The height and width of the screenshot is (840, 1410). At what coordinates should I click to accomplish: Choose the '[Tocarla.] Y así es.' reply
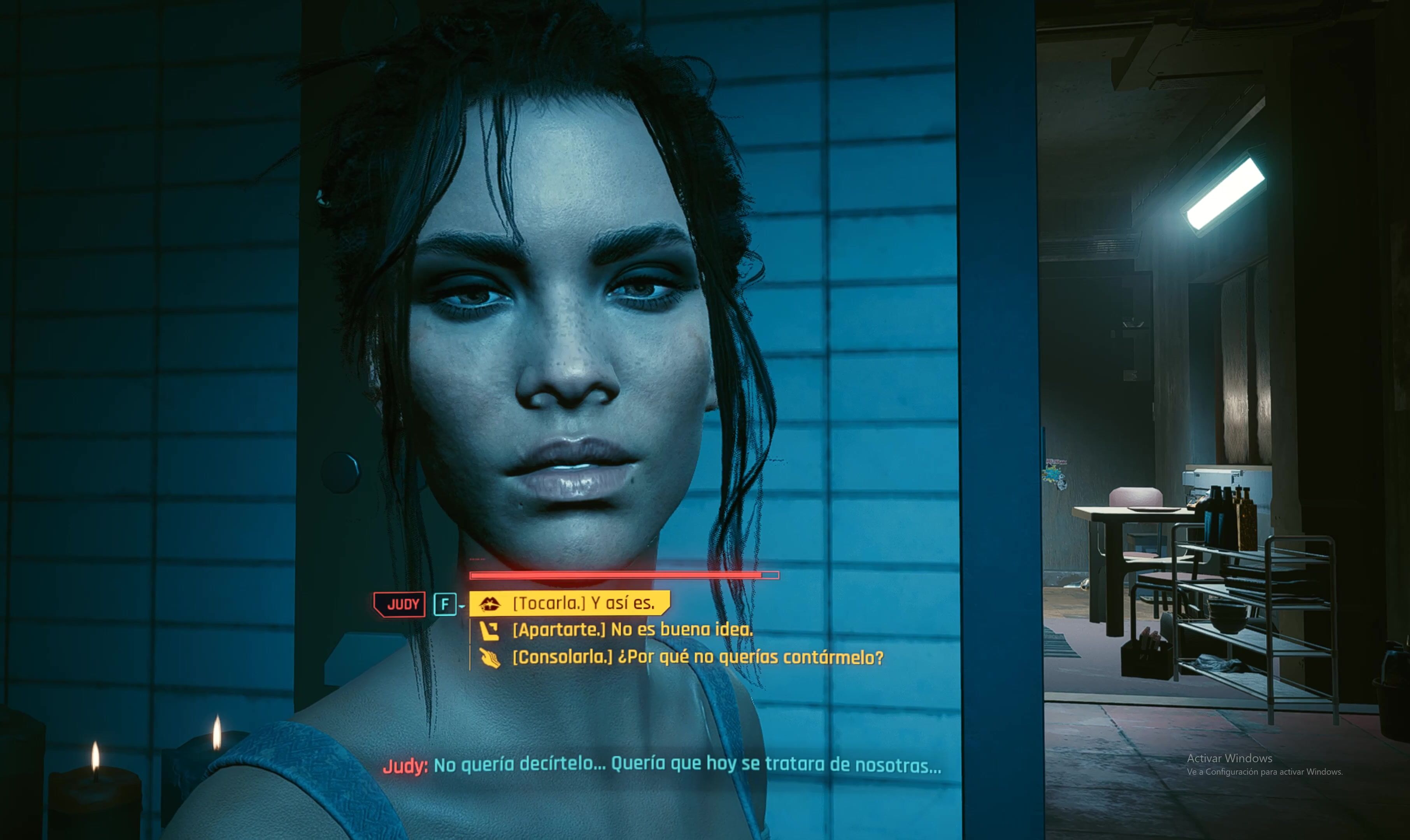(583, 604)
